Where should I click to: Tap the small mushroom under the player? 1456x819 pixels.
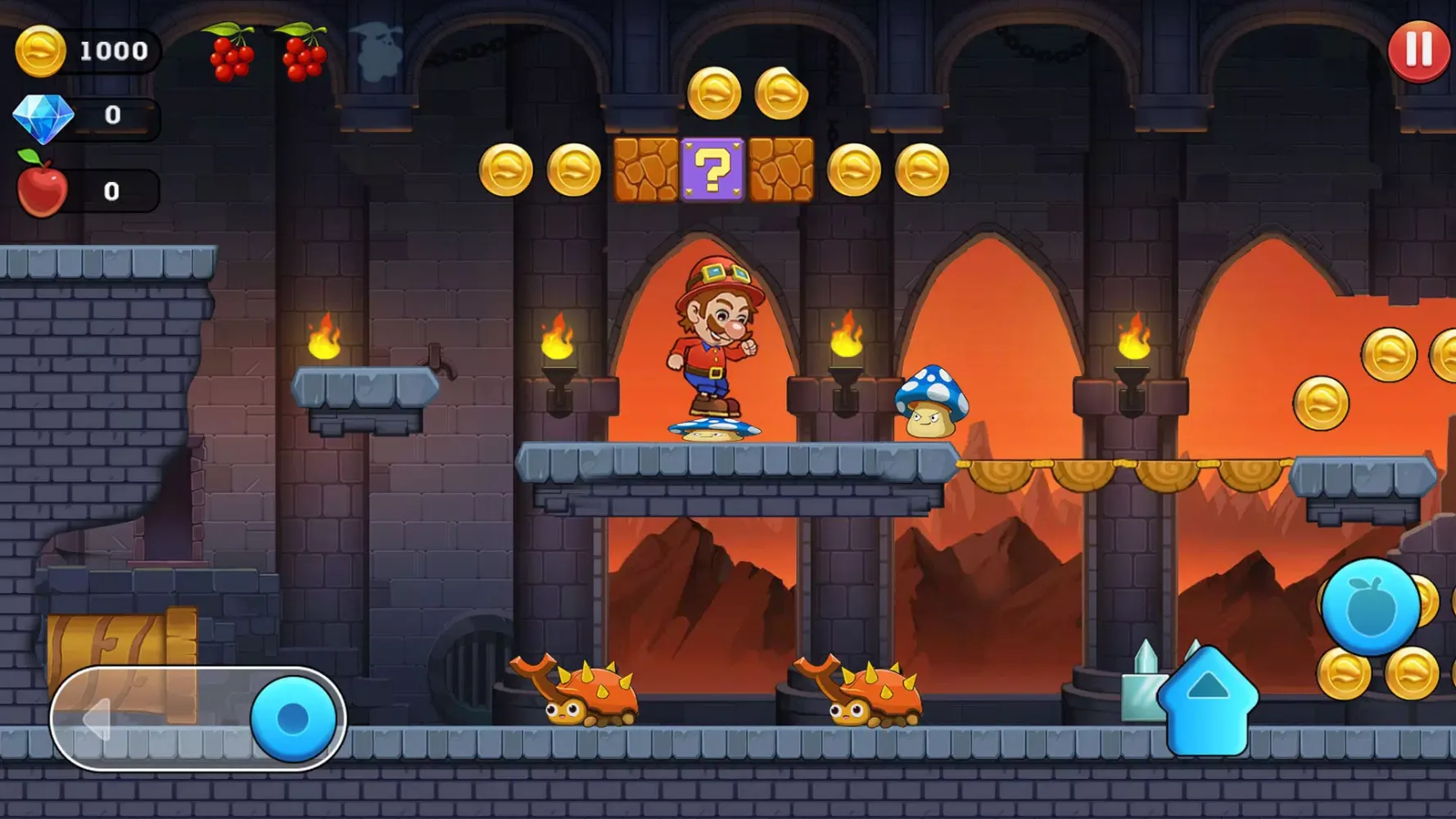pos(714,428)
